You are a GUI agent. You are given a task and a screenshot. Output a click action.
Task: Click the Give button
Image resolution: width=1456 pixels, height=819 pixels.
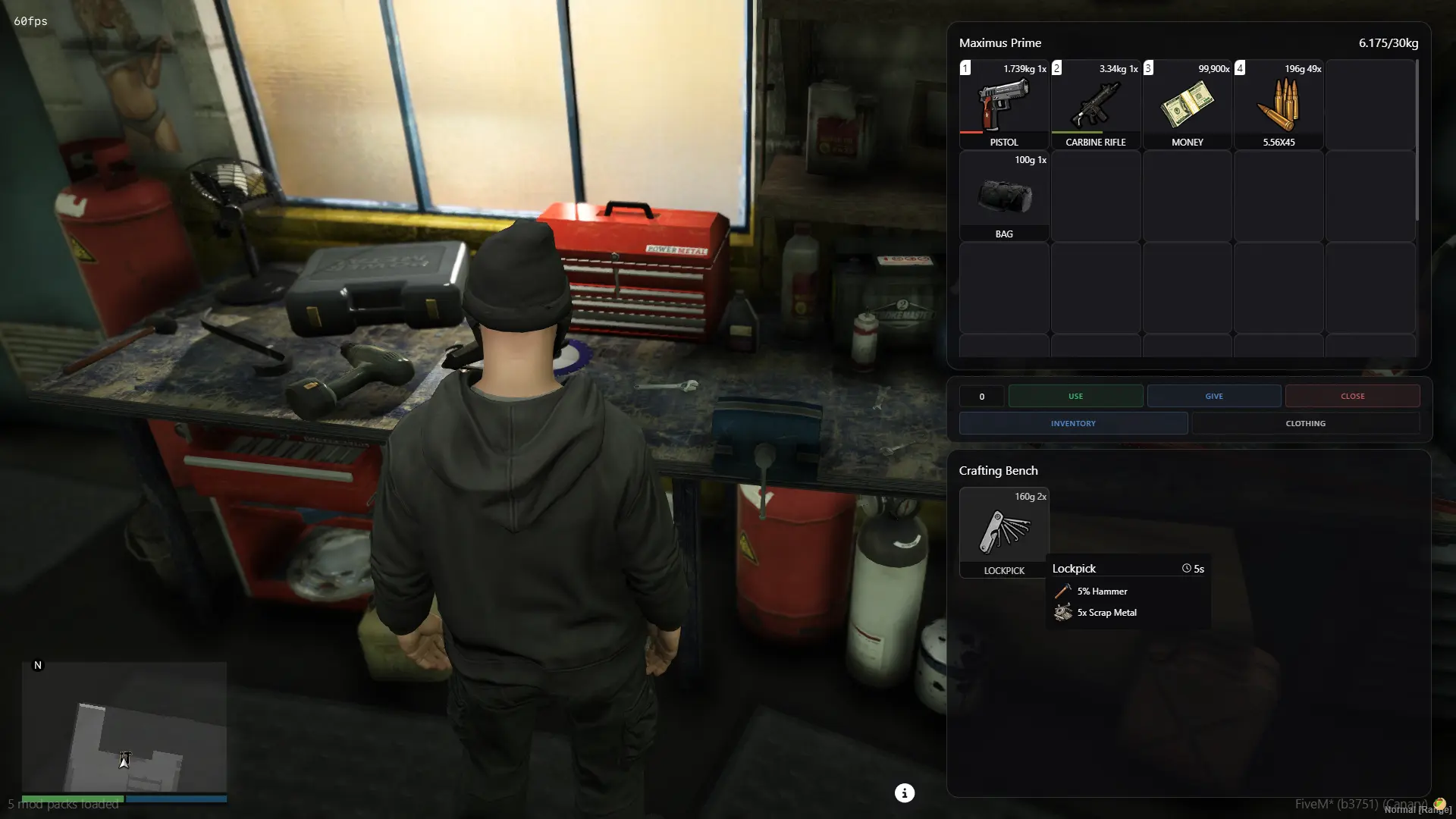(x=1213, y=396)
